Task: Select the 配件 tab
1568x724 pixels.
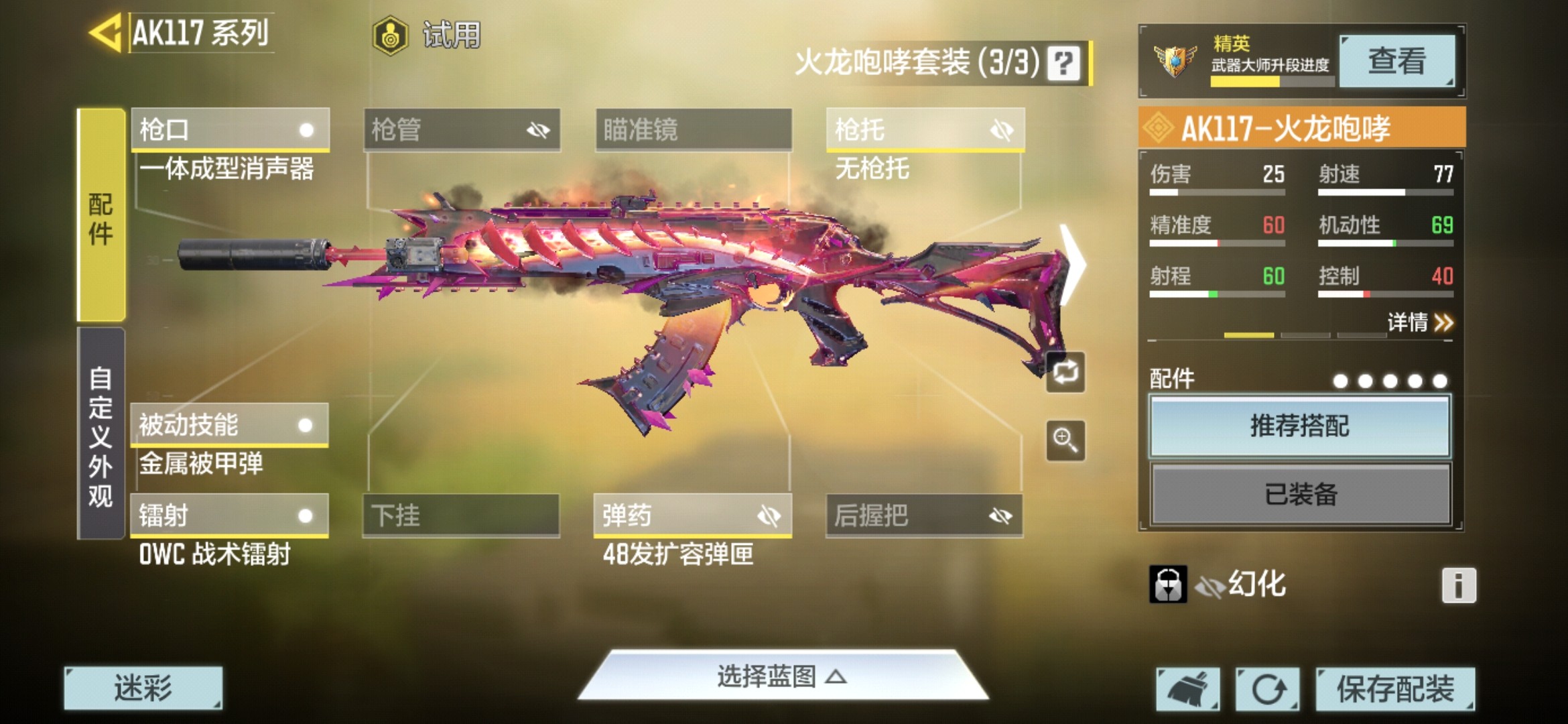Action: click(x=101, y=215)
